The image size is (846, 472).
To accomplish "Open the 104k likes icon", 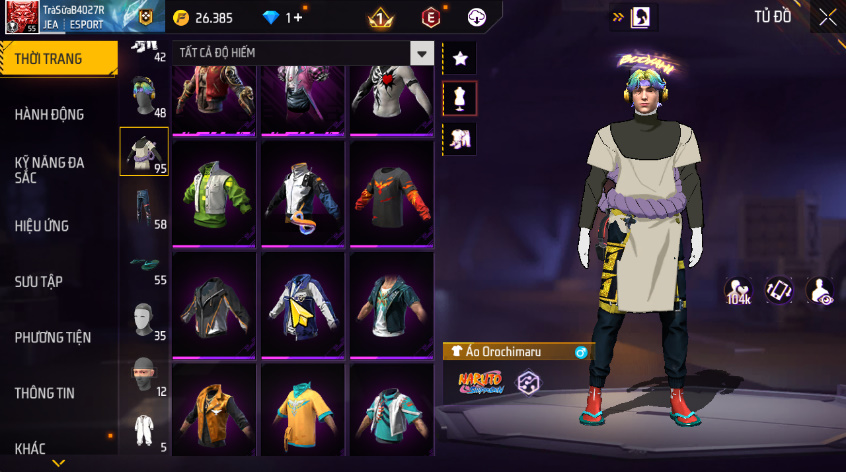I will click(x=739, y=291).
